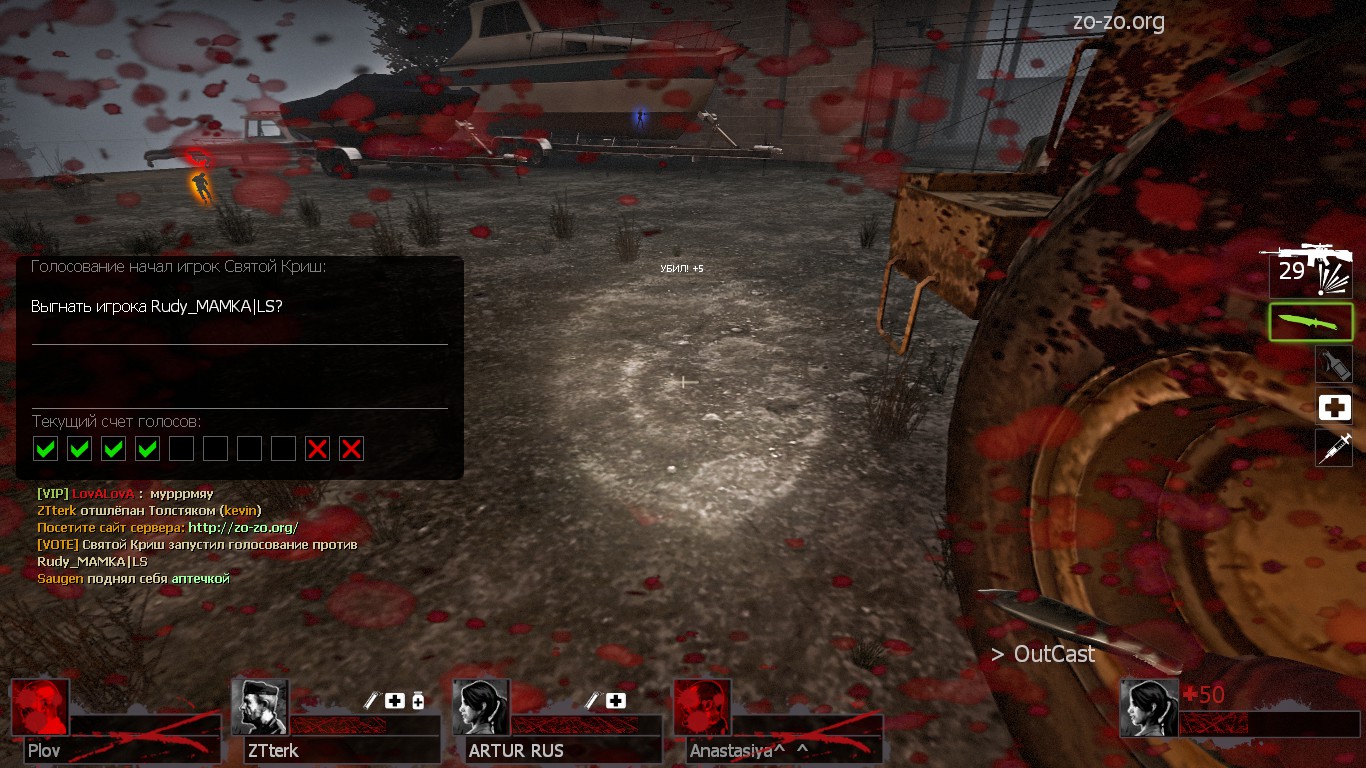
Task: Click teammate Plov's portrait panel
Action: pos(41,708)
